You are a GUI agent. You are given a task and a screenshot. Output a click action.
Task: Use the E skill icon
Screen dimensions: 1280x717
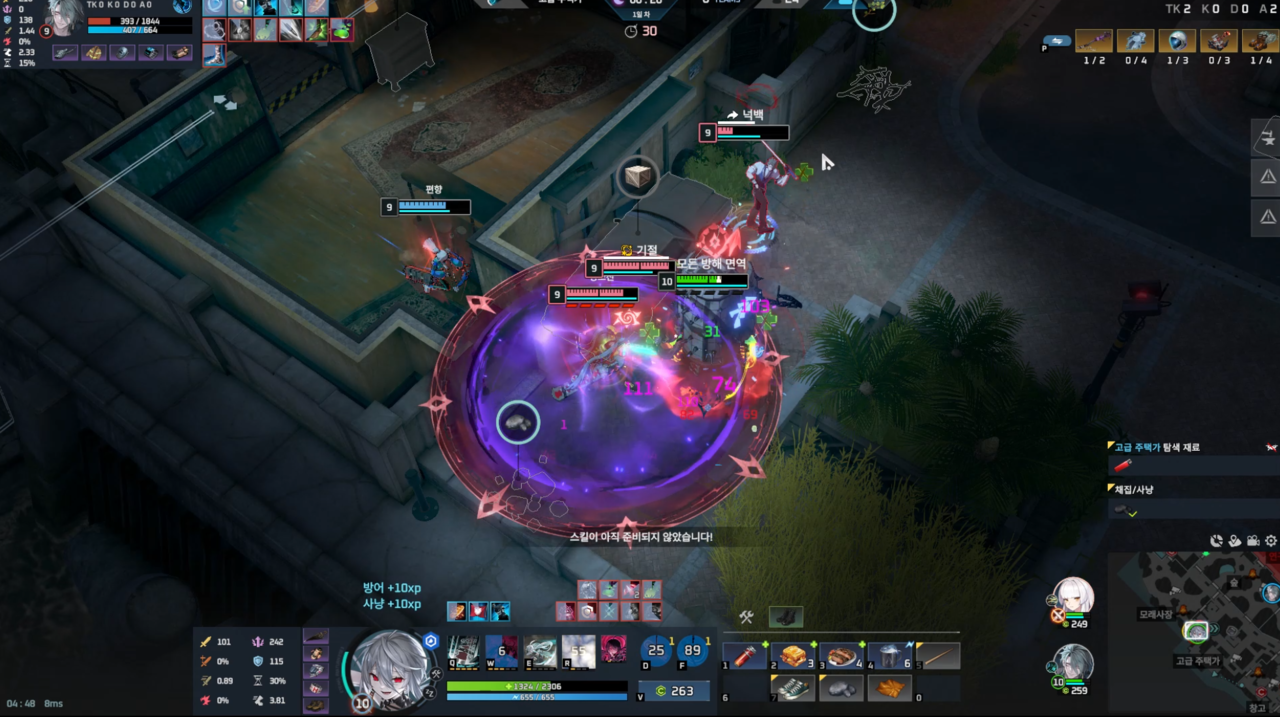click(x=540, y=652)
